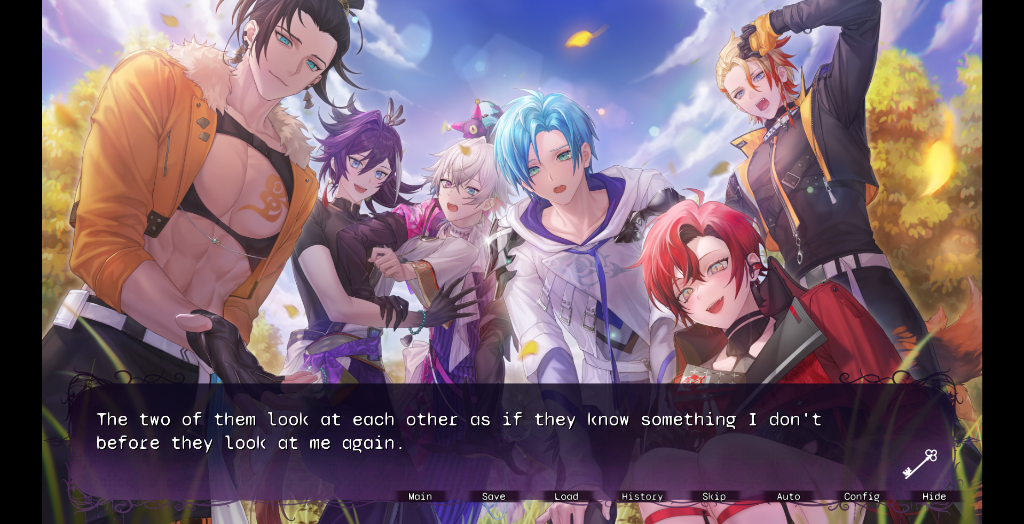Image resolution: width=1024 pixels, height=524 pixels.
Task: Click the white key icon in dialogue box
Action: pyautogui.click(x=919, y=464)
